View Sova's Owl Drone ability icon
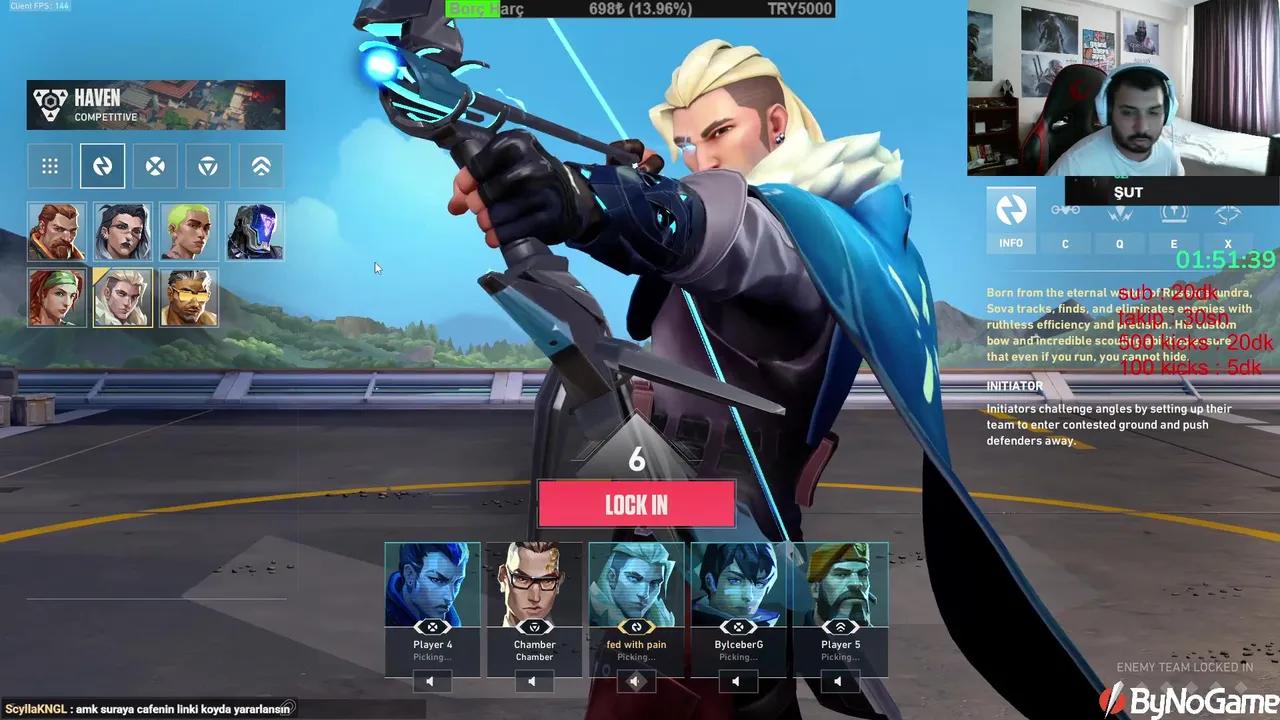This screenshot has width=1280, height=720. 1065,210
